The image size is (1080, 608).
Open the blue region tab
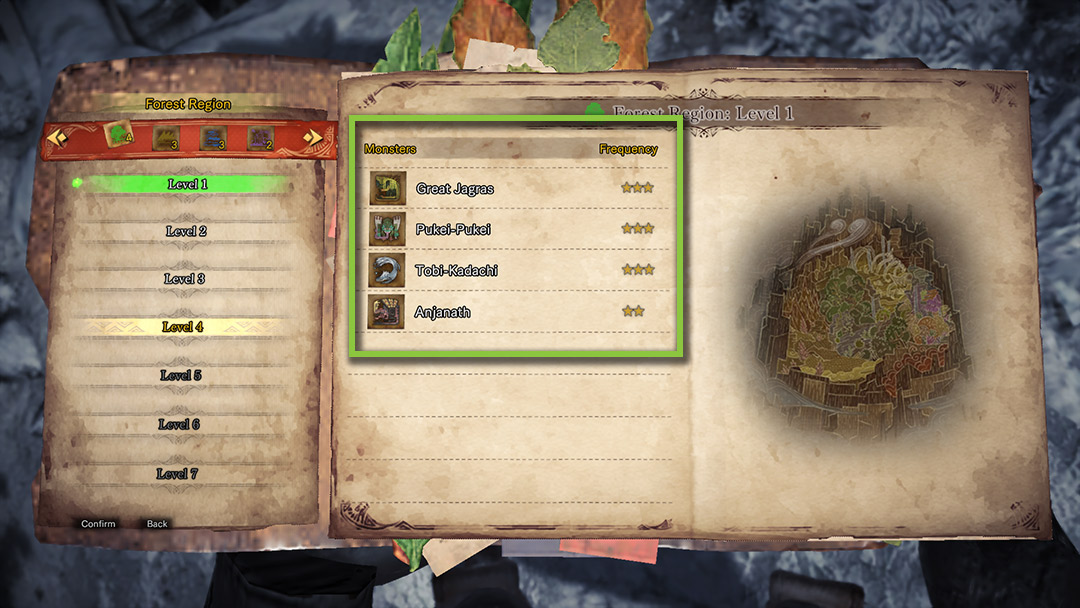coord(213,138)
